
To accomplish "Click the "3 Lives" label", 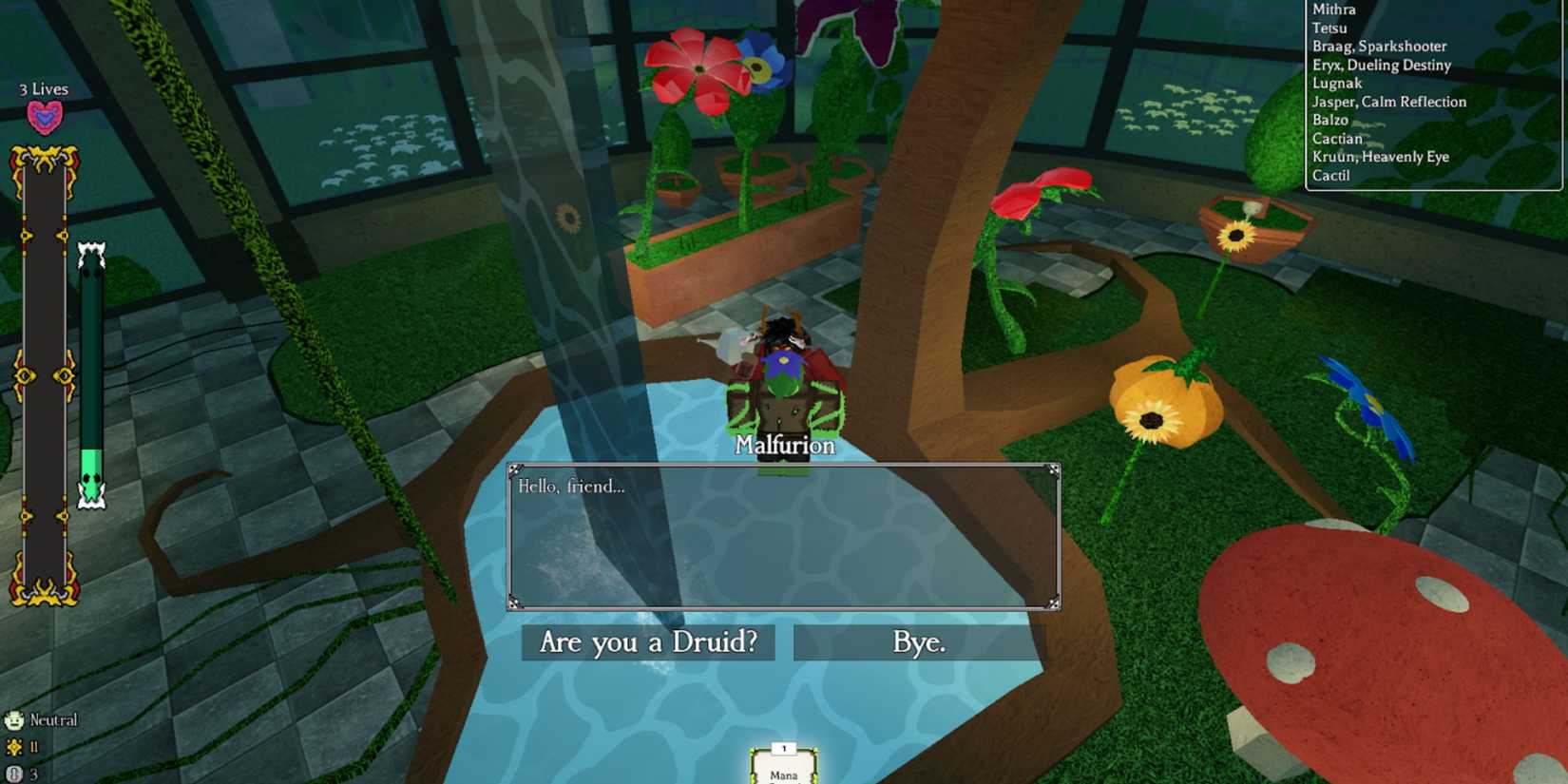I will pyautogui.click(x=41, y=88).
